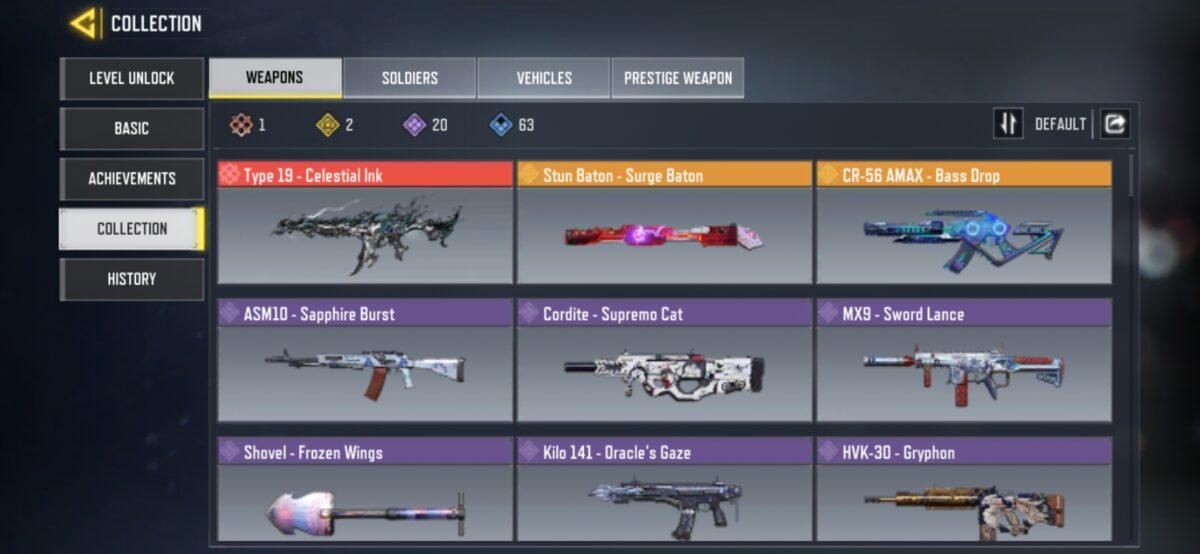Toggle the Default sort order button
The height and width of the screenshot is (554, 1200).
(x=1008, y=124)
